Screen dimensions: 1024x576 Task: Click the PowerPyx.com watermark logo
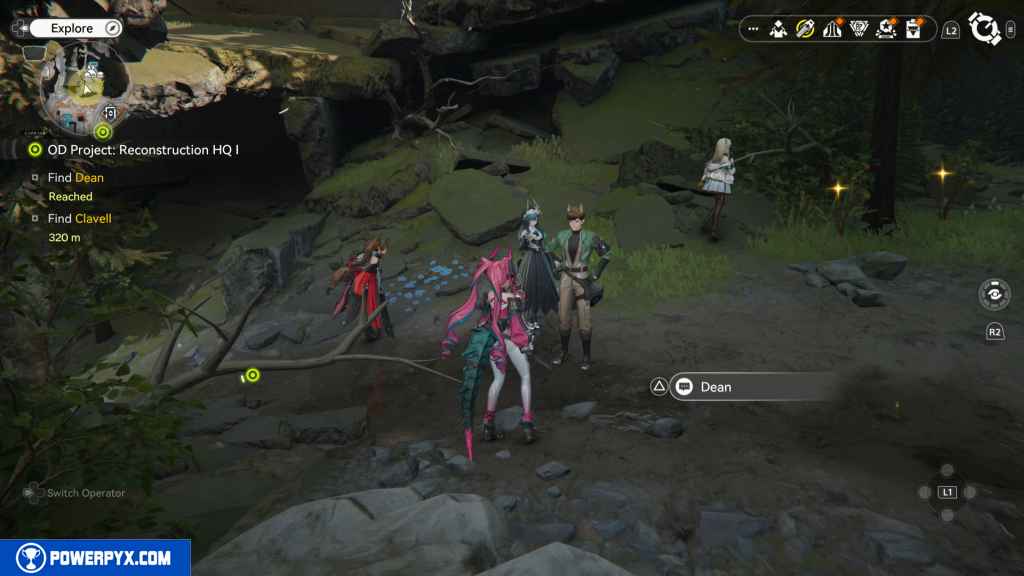point(95,558)
